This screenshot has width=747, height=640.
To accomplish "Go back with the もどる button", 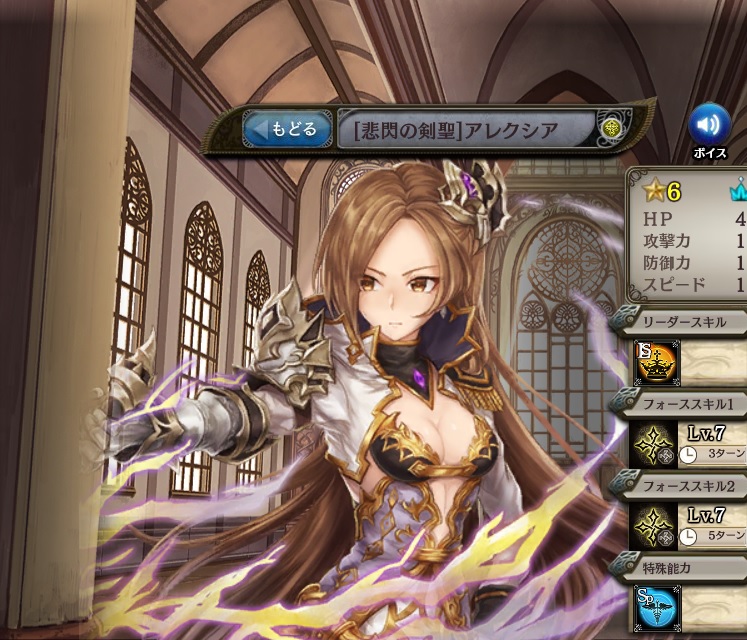I will point(287,129).
